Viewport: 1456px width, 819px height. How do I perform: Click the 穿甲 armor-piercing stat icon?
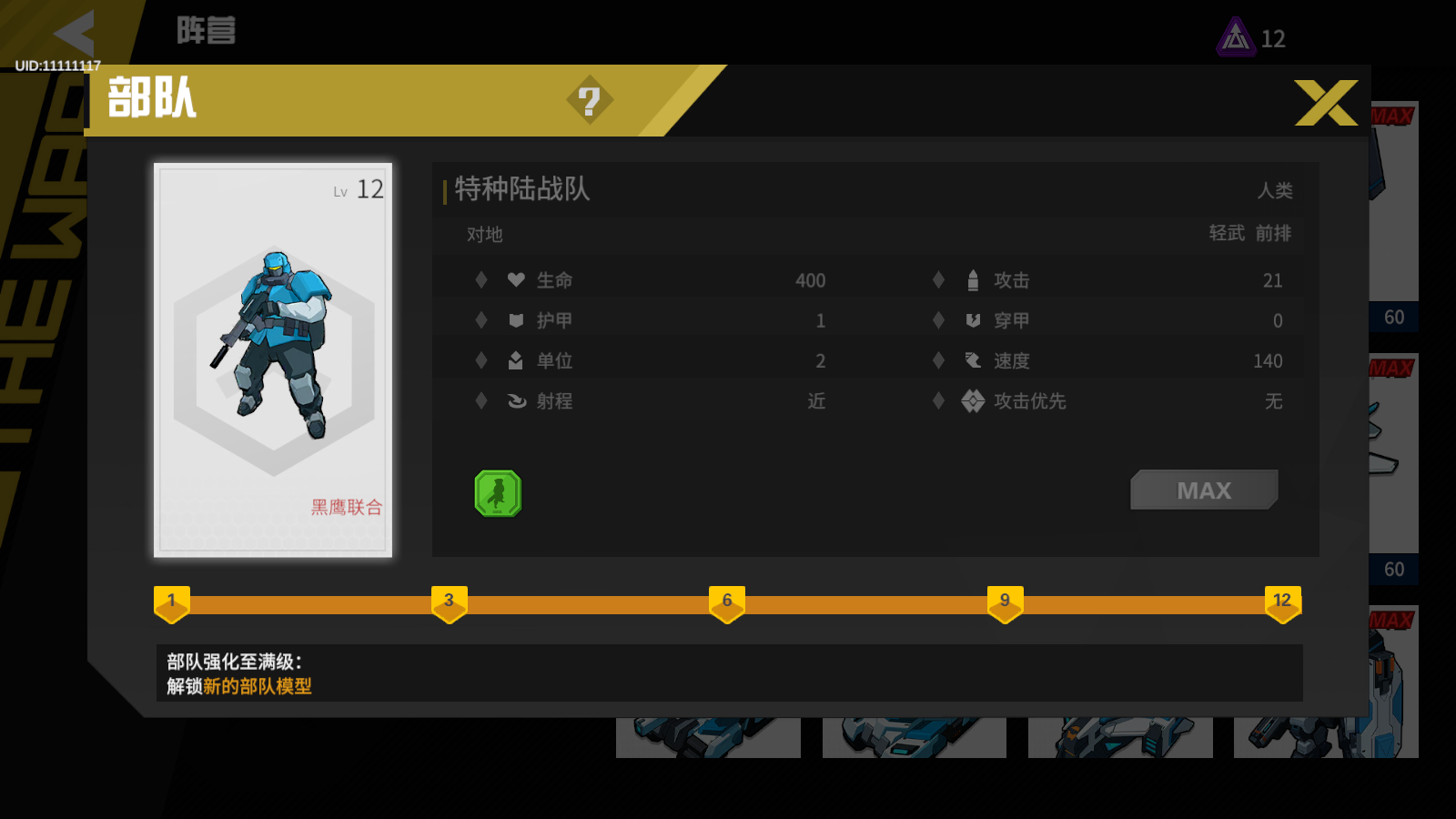[x=971, y=319]
